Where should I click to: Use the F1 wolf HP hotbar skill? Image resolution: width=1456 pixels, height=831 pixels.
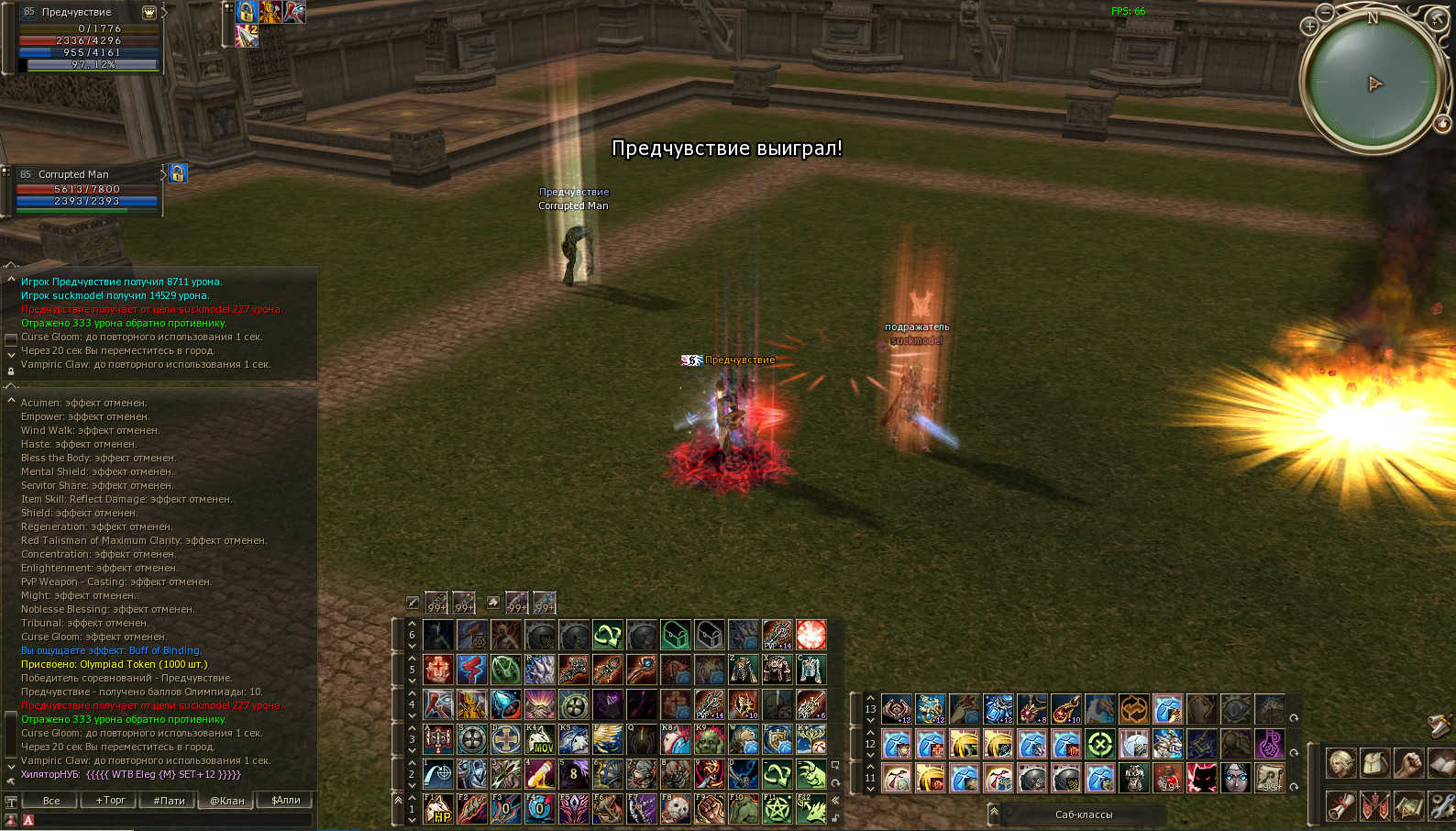[x=438, y=809]
